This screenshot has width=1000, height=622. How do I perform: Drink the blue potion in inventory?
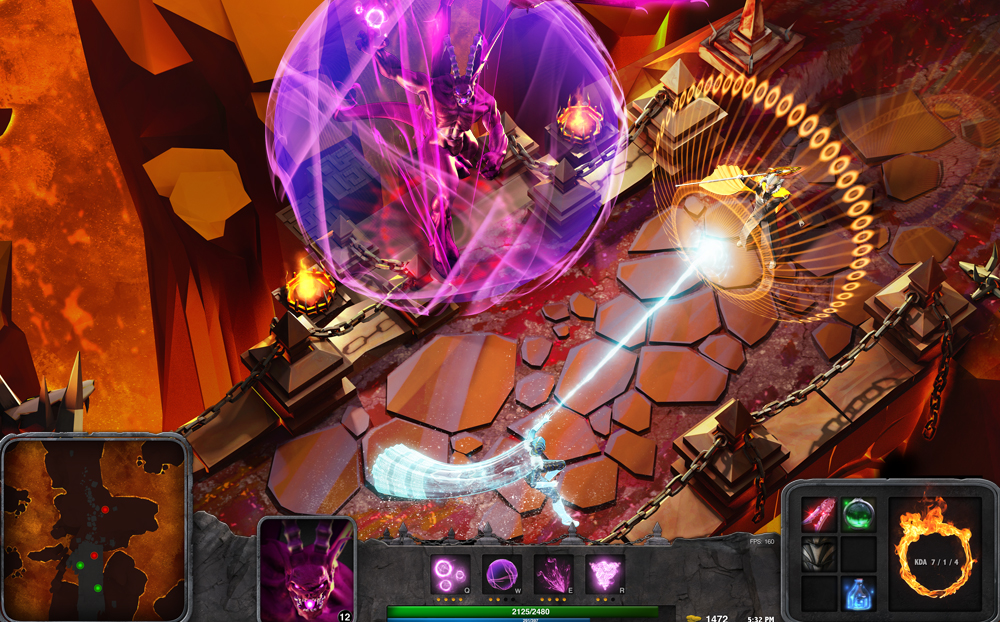(858, 592)
